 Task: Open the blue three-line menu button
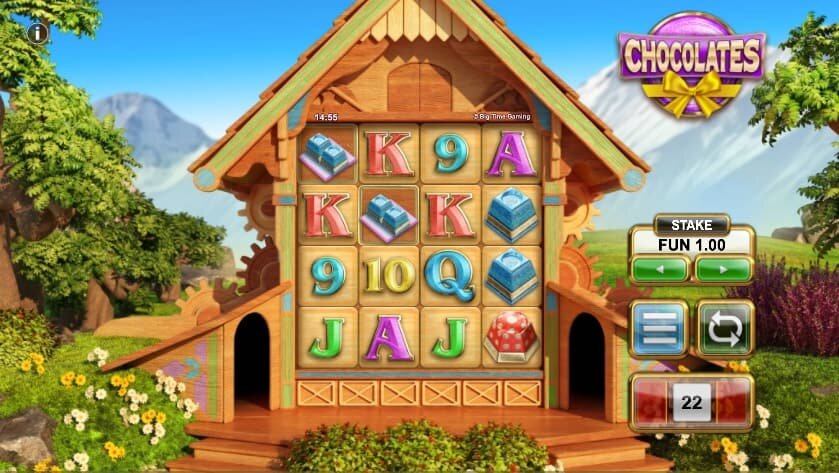tap(659, 329)
